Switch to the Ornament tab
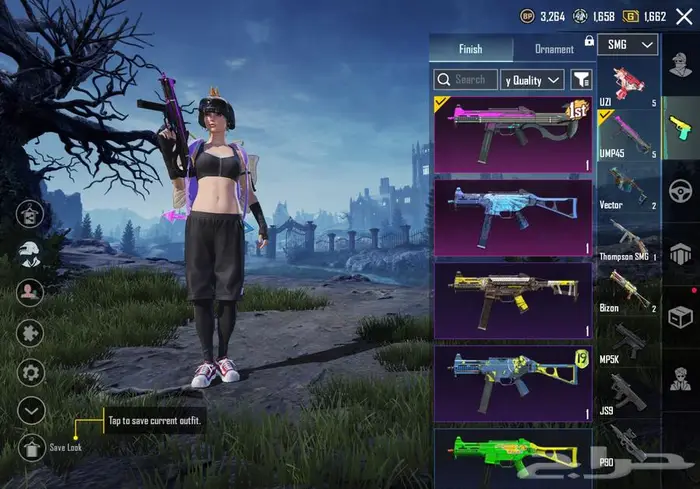Viewport: 700px width, 489px height. 554,49
